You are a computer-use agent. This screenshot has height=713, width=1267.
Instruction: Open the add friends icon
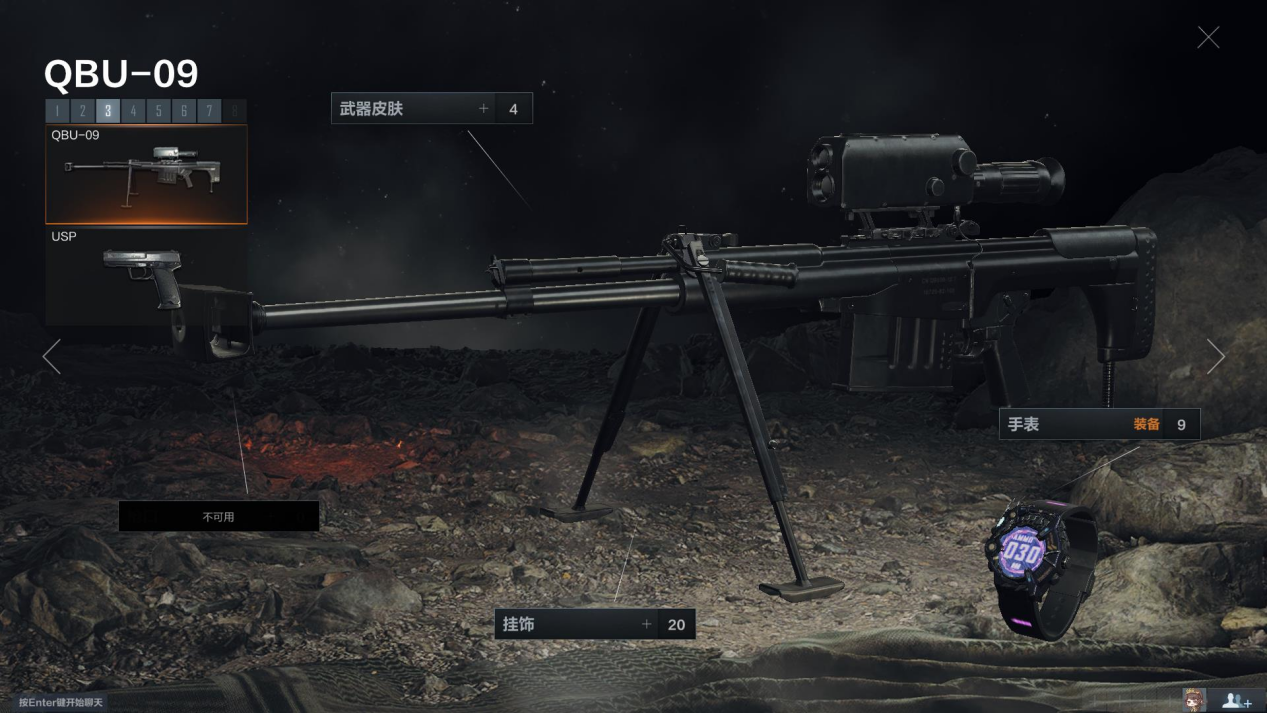[x=1237, y=700]
